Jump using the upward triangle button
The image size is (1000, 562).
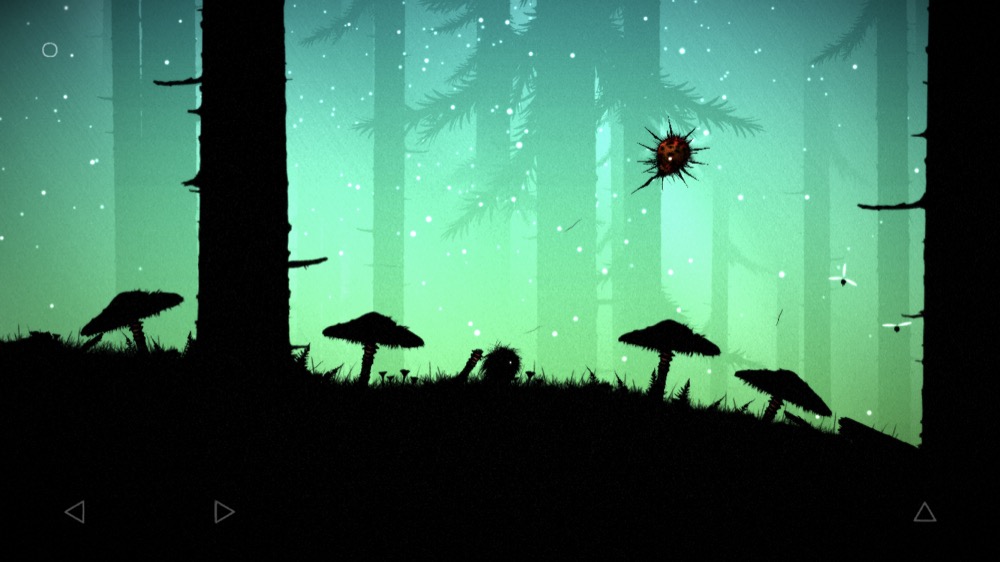pos(925,512)
